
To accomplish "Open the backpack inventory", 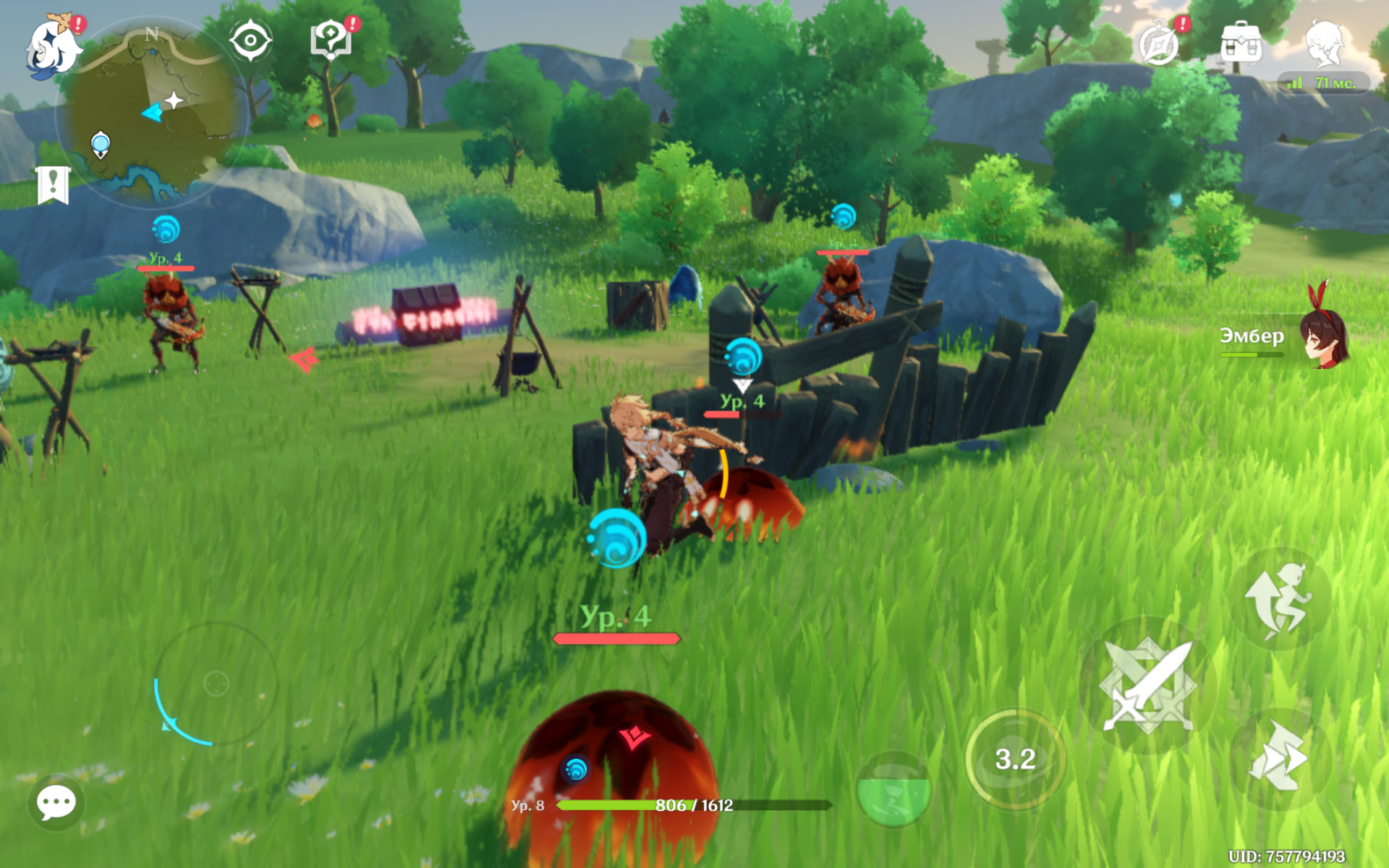I will [x=1241, y=43].
